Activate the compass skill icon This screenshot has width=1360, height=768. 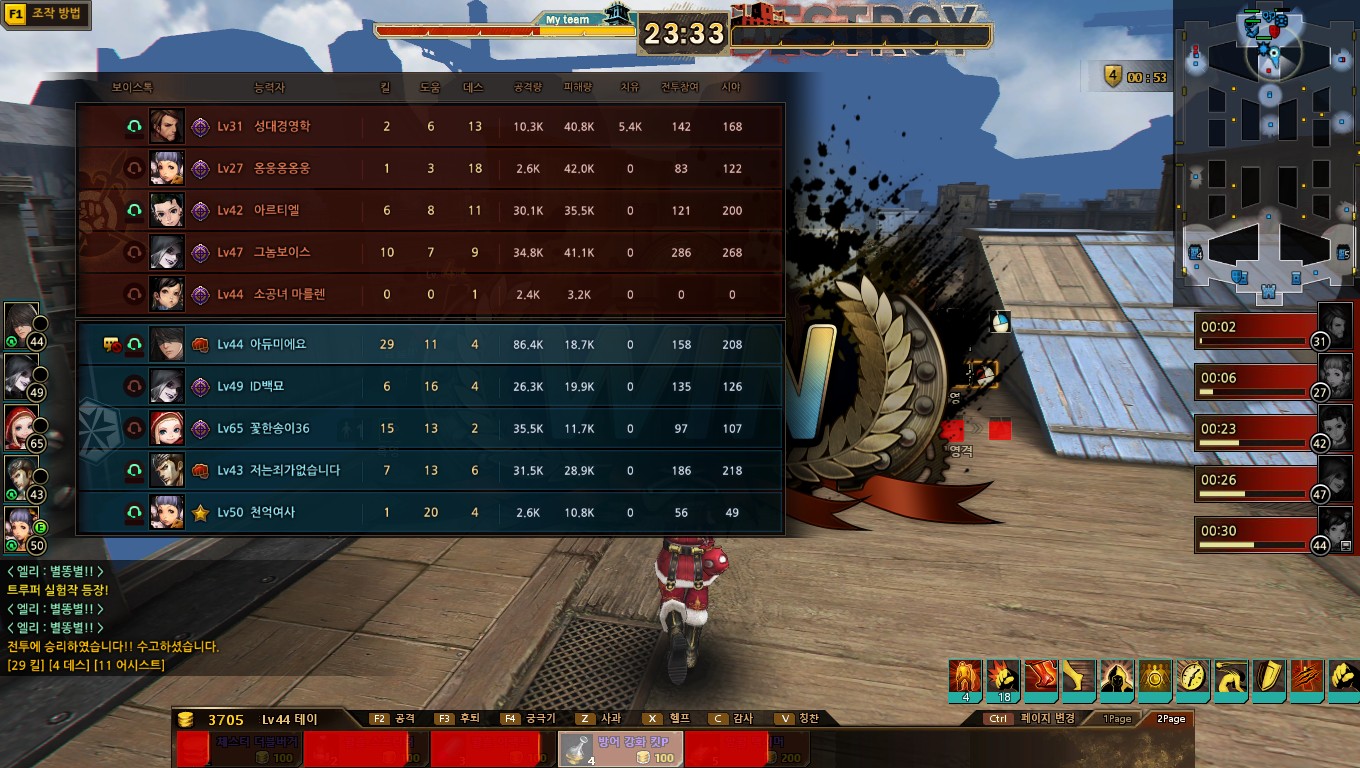[1193, 677]
